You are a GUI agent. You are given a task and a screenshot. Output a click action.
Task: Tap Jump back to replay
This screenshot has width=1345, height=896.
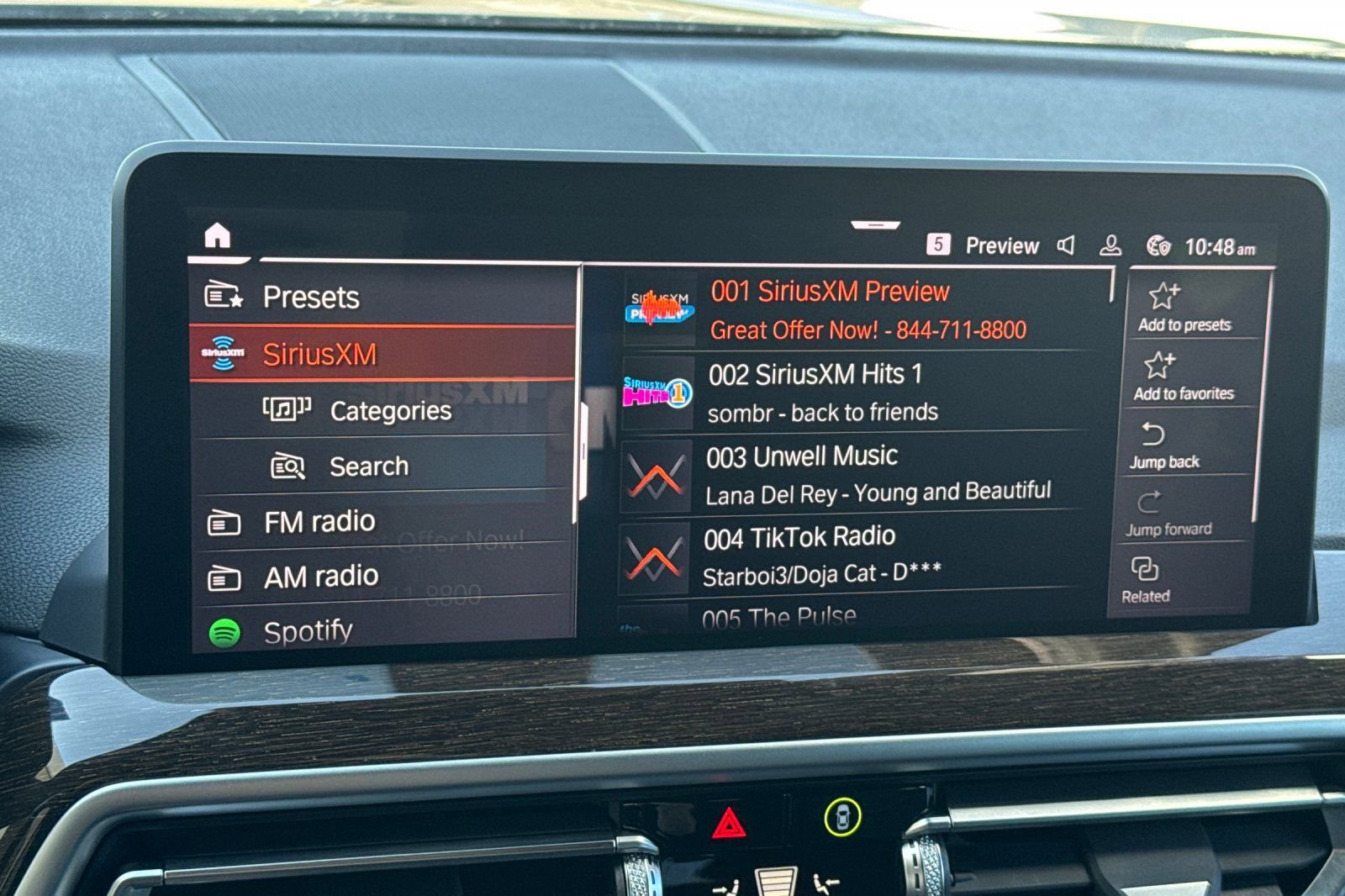(x=1168, y=445)
